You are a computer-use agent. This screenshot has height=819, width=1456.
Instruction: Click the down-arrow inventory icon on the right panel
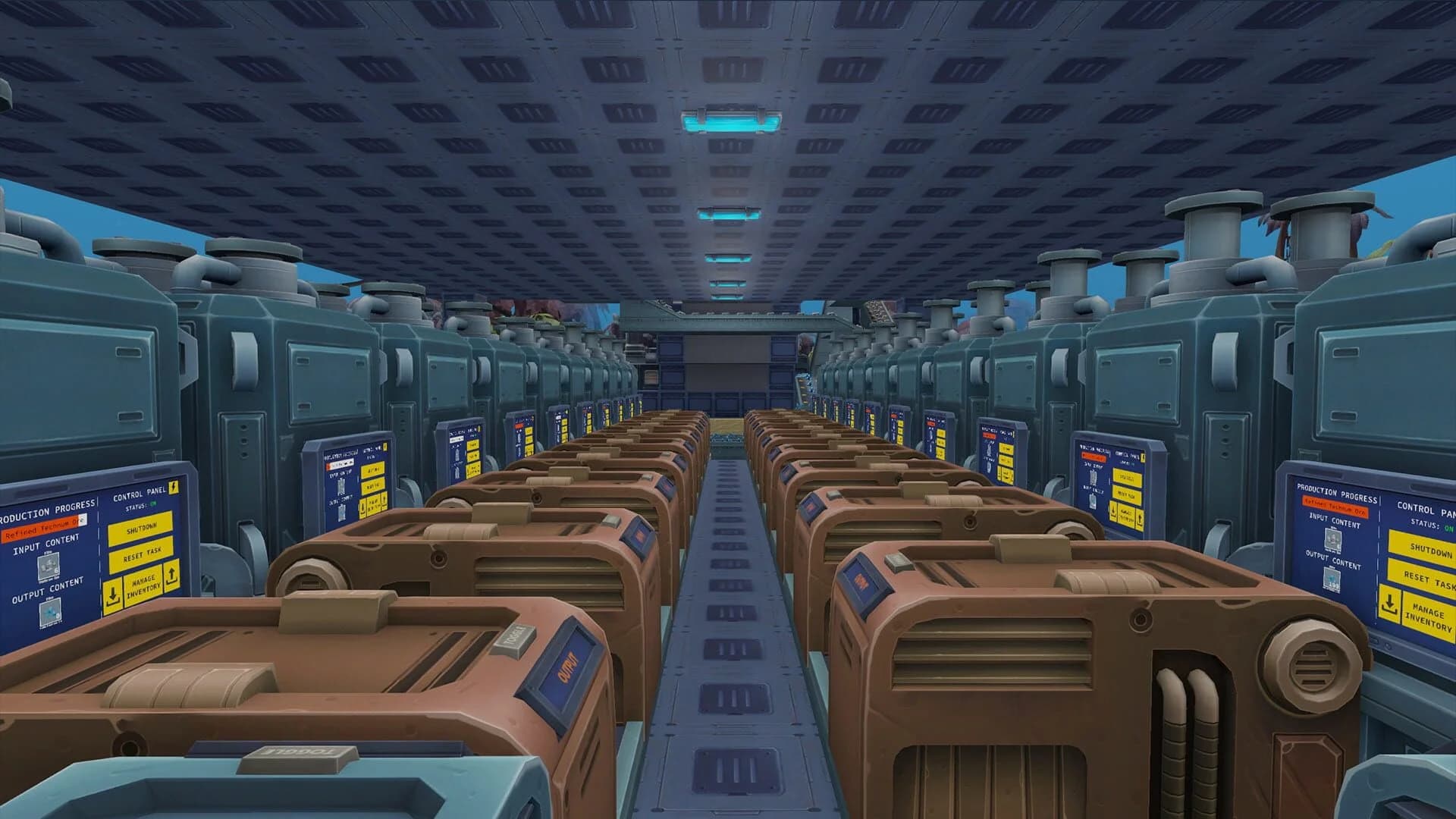(x=1390, y=604)
